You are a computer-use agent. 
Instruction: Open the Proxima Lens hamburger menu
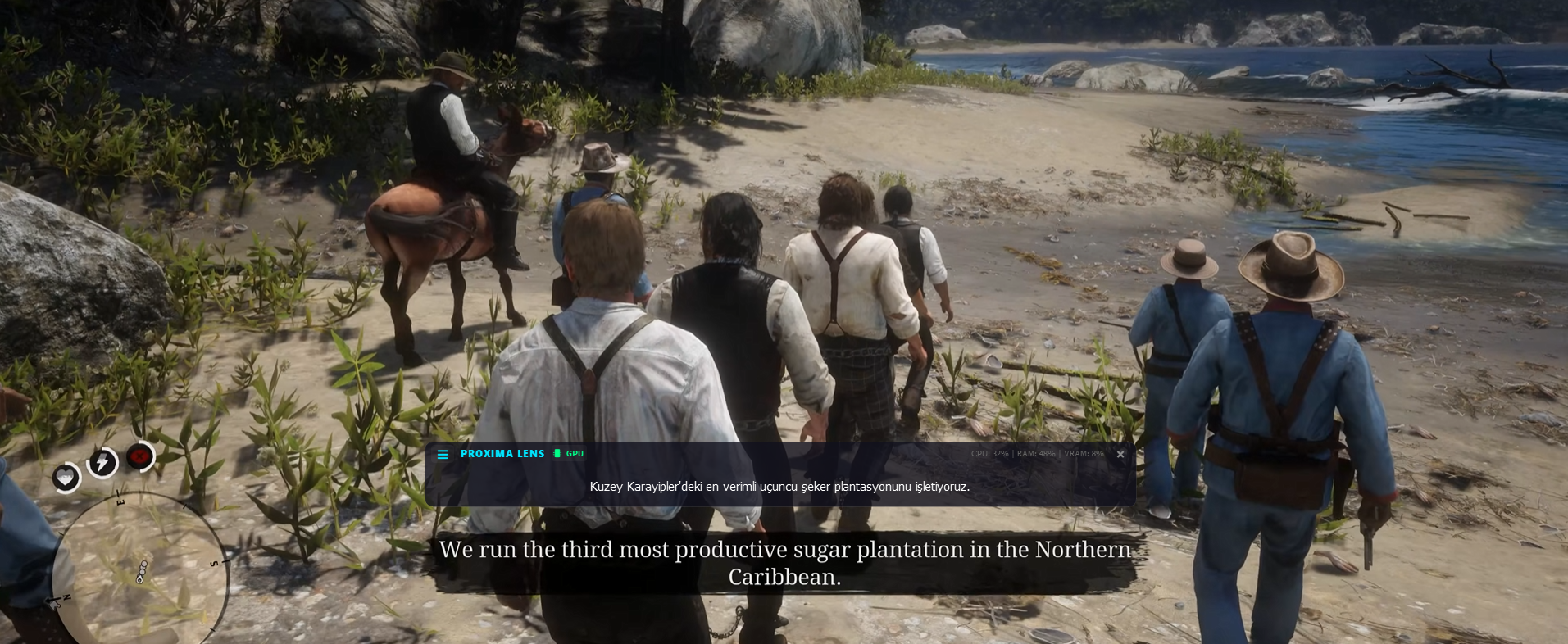[x=443, y=454]
